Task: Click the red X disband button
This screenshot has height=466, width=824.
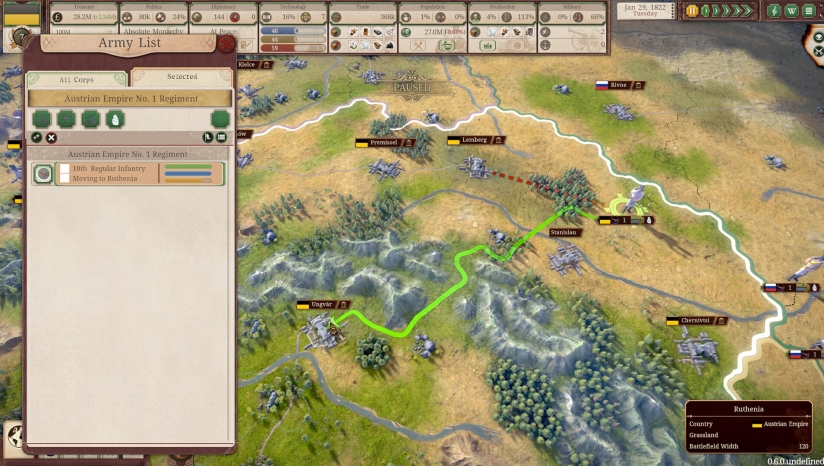Action: point(52,137)
